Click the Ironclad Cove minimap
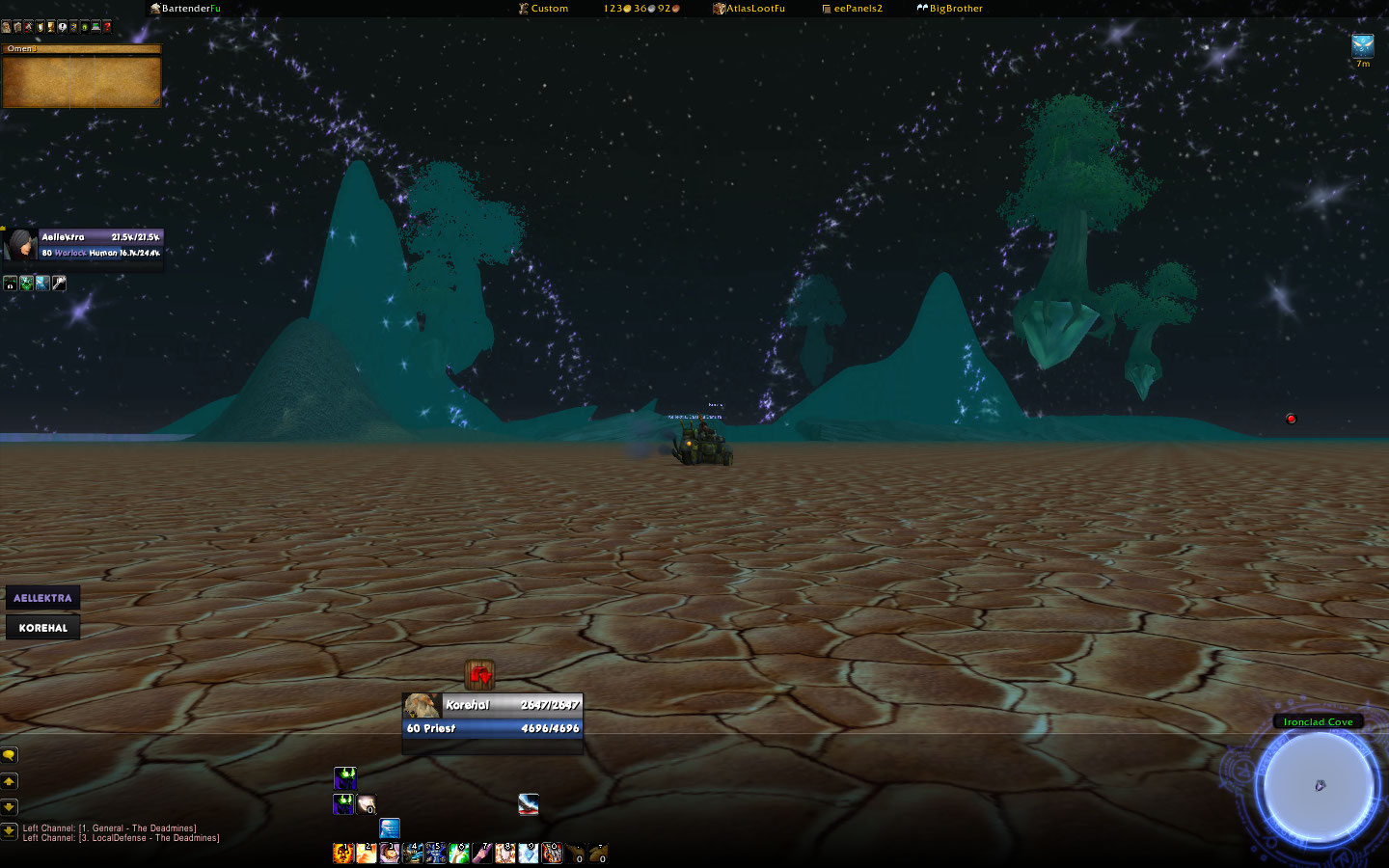 [1318, 784]
